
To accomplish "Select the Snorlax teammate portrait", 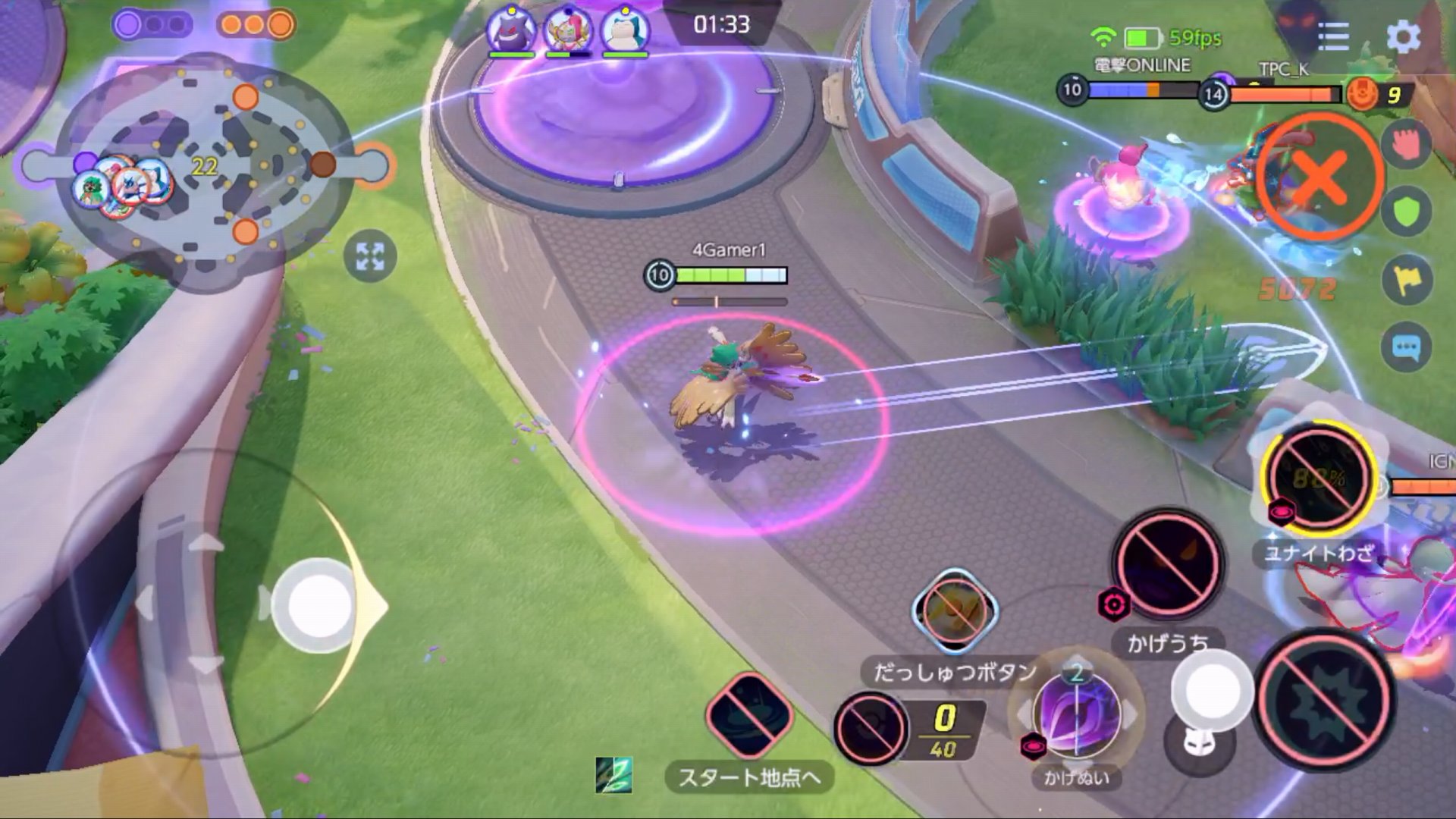I will point(626,30).
